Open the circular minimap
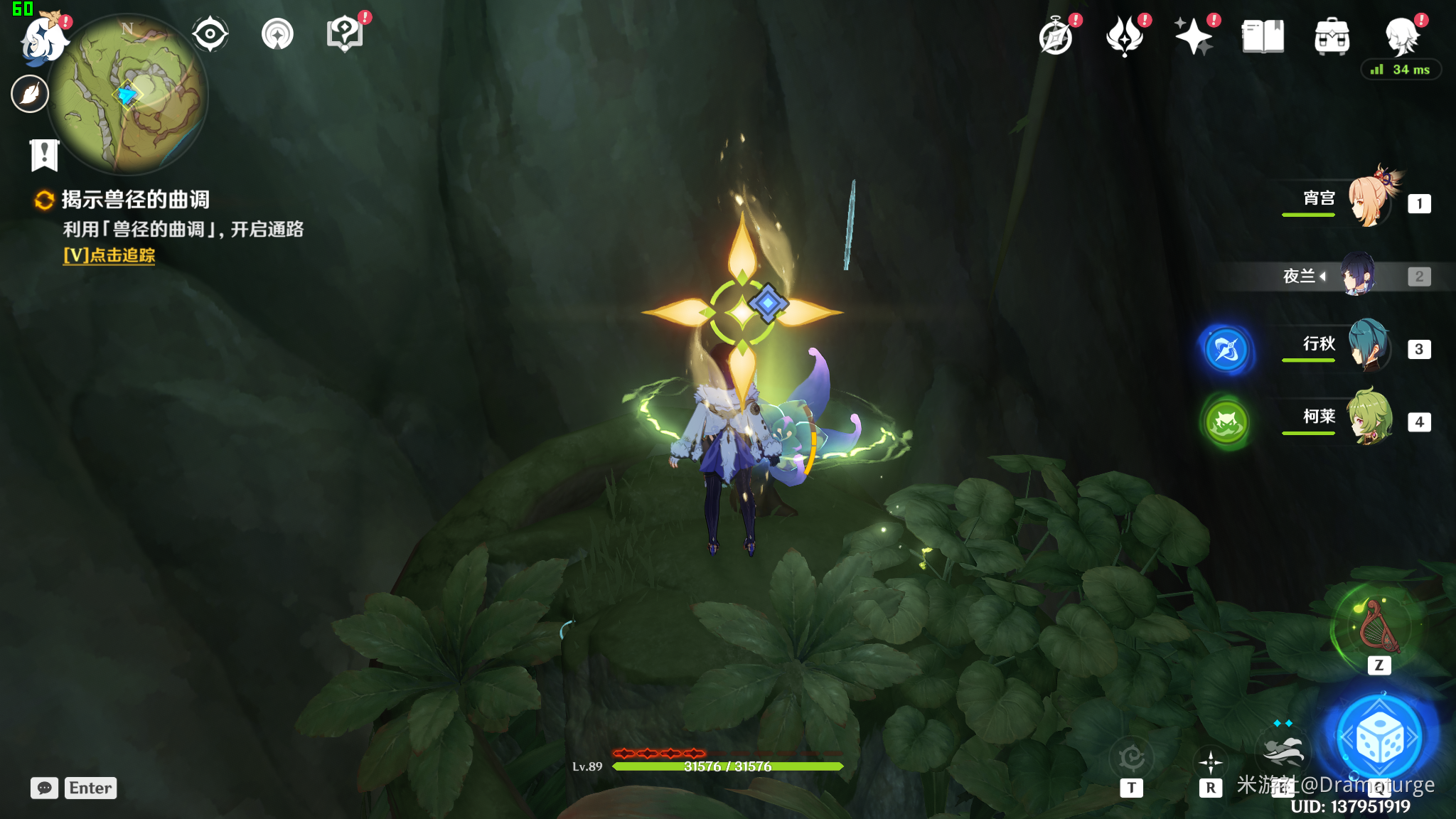 pos(129,96)
